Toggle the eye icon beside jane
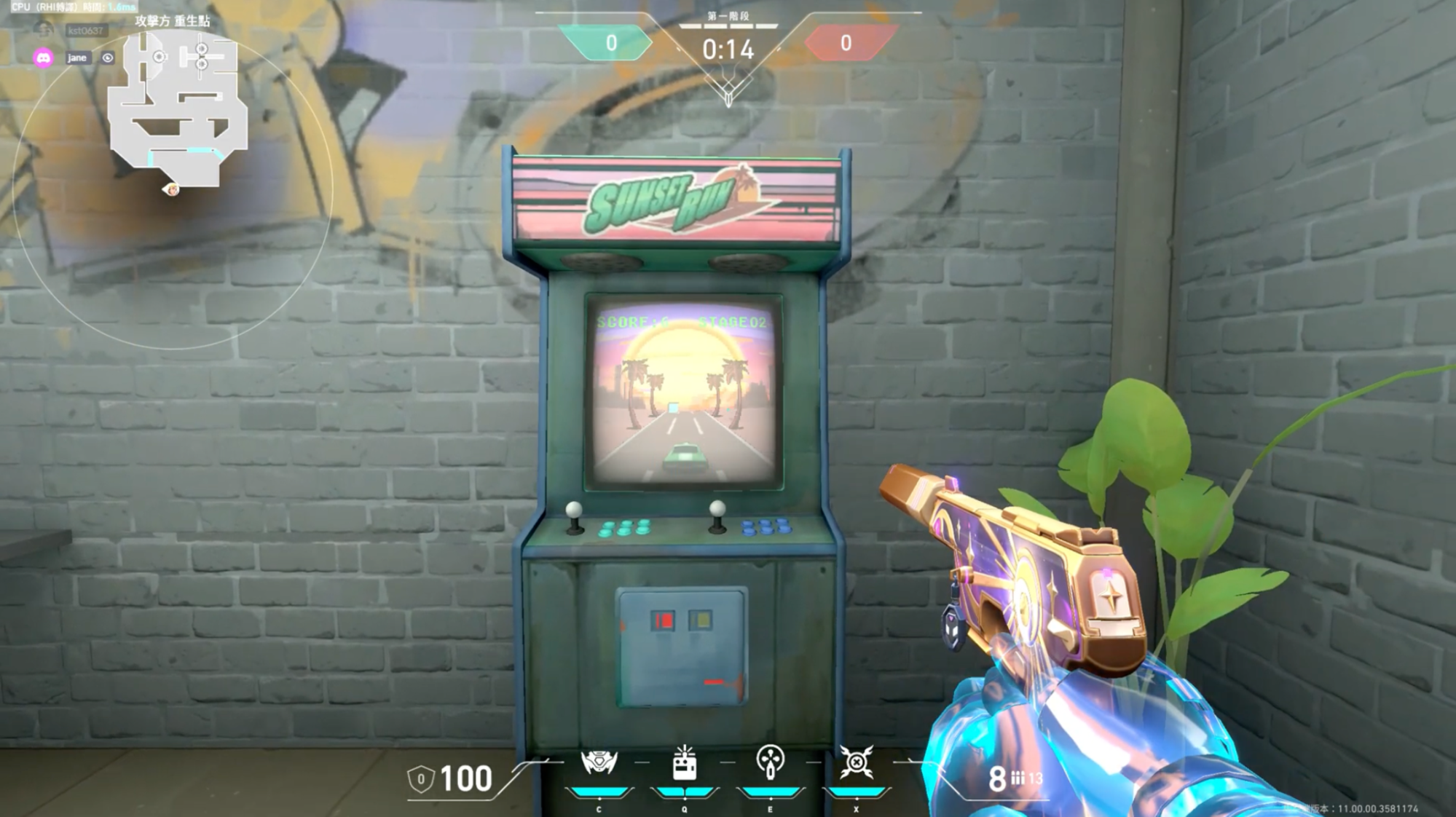This screenshot has height=817, width=1456. (x=108, y=58)
